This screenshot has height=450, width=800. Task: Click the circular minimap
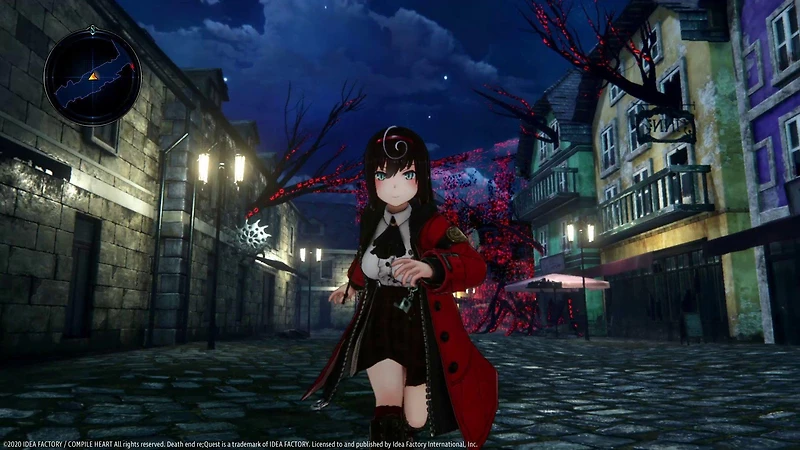coord(92,76)
